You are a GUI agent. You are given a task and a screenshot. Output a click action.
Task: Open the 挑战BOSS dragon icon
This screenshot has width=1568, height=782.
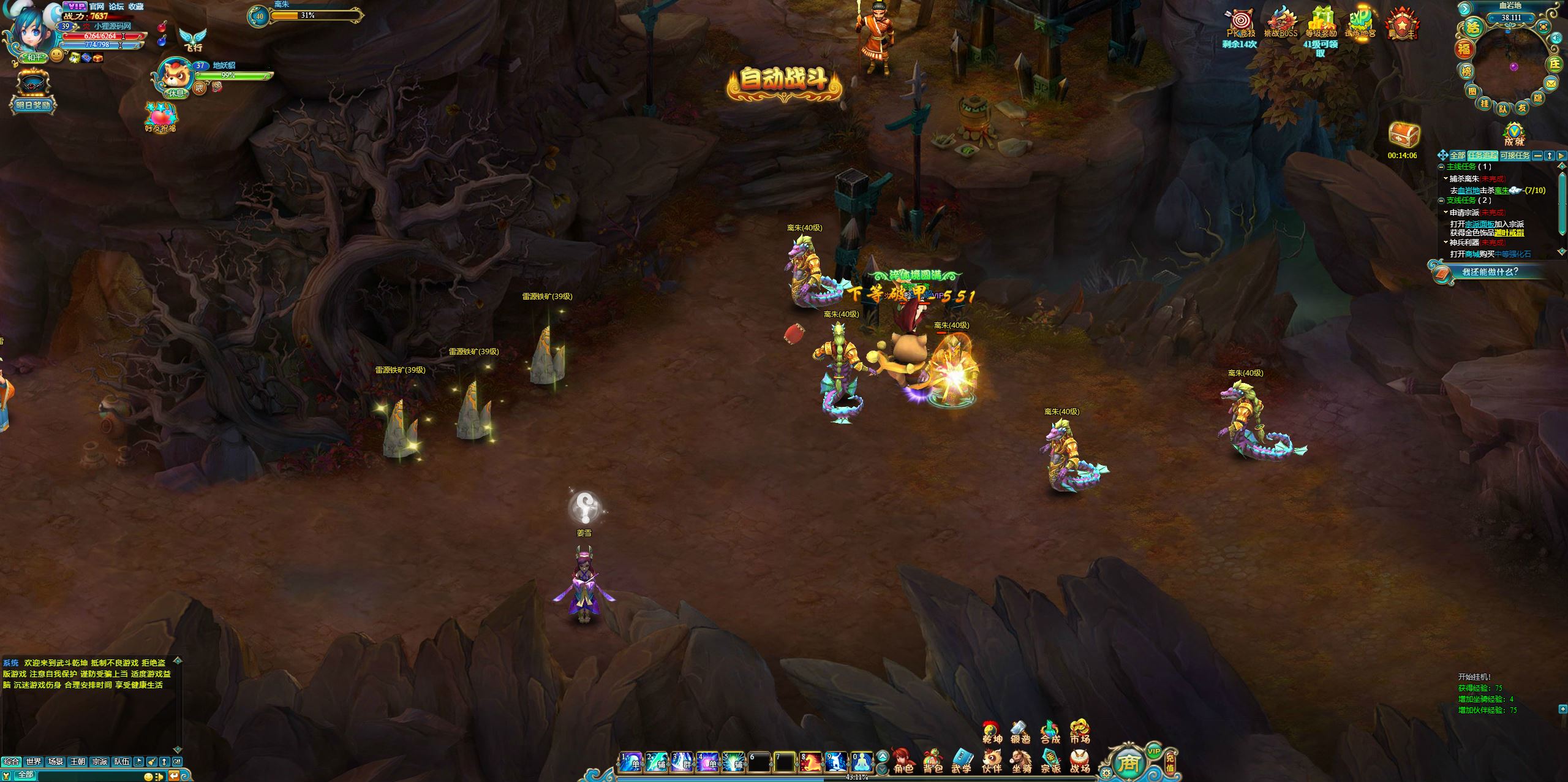click(1281, 23)
